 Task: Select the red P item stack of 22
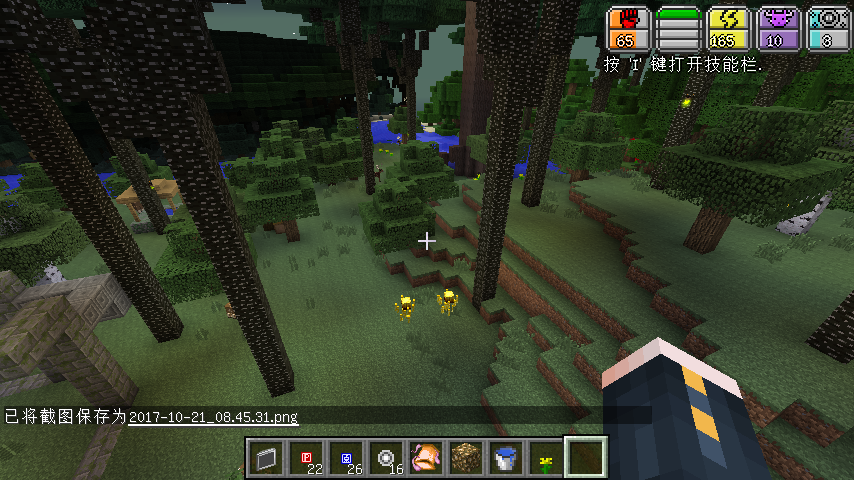[305, 458]
